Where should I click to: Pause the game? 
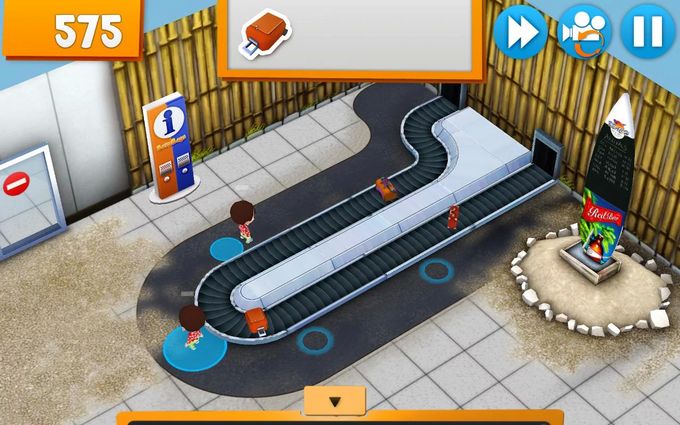coord(647,31)
